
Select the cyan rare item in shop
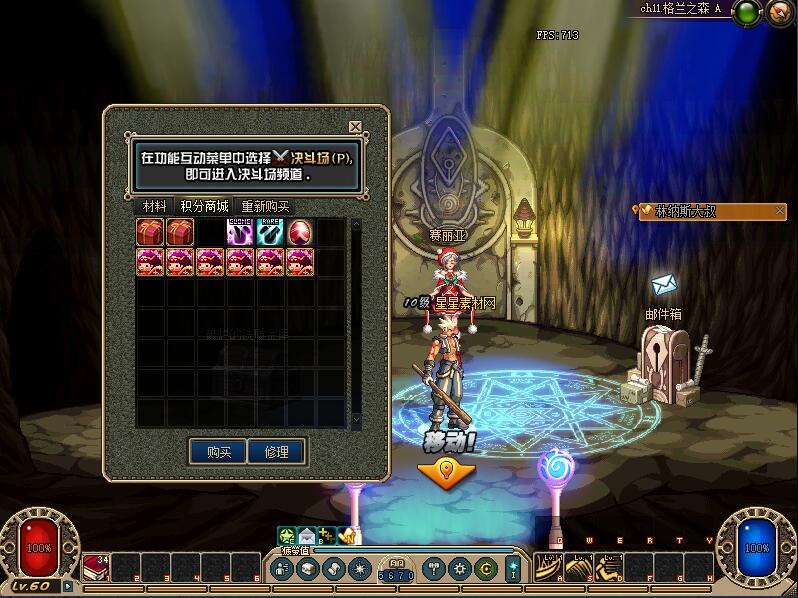[270, 233]
